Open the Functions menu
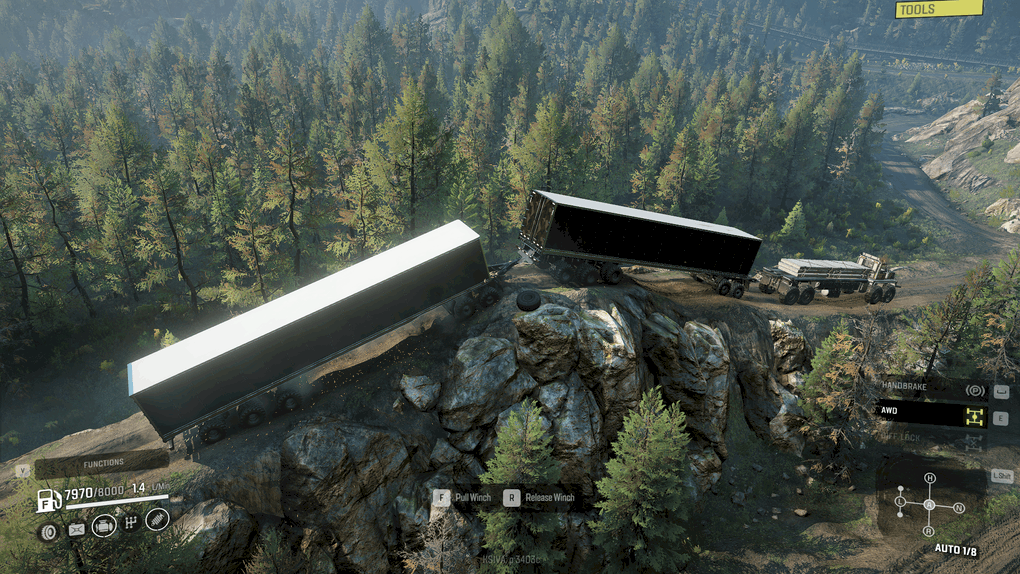 (x=102, y=463)
